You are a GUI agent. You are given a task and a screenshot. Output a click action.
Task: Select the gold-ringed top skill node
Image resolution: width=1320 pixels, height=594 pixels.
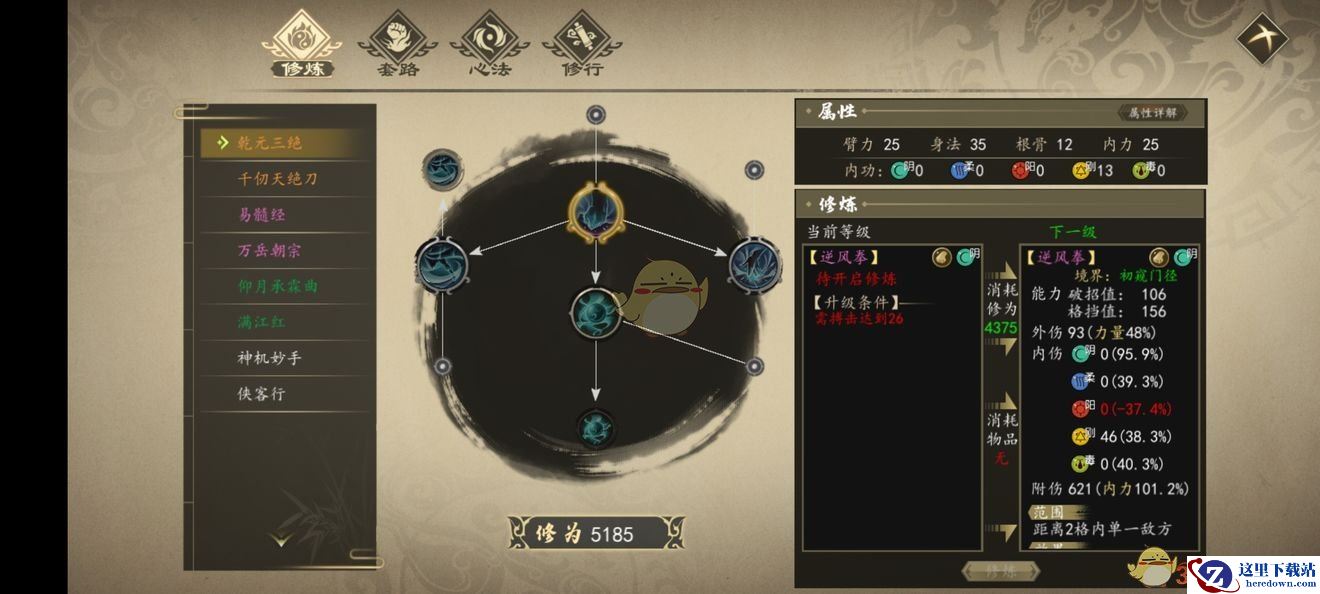tap(595, 211)
